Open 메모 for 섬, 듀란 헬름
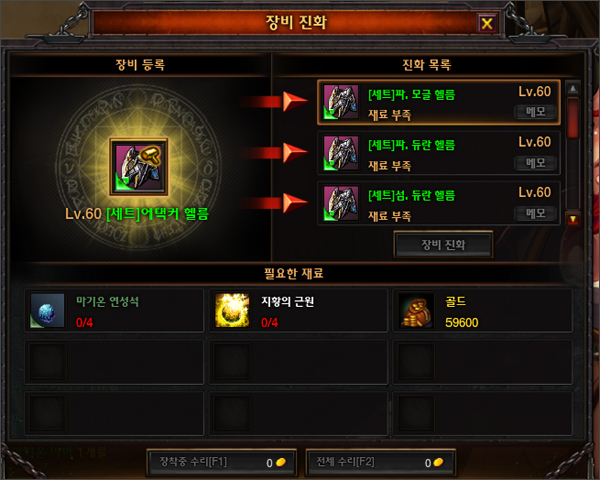600x480 pixels. pos(535,213)
